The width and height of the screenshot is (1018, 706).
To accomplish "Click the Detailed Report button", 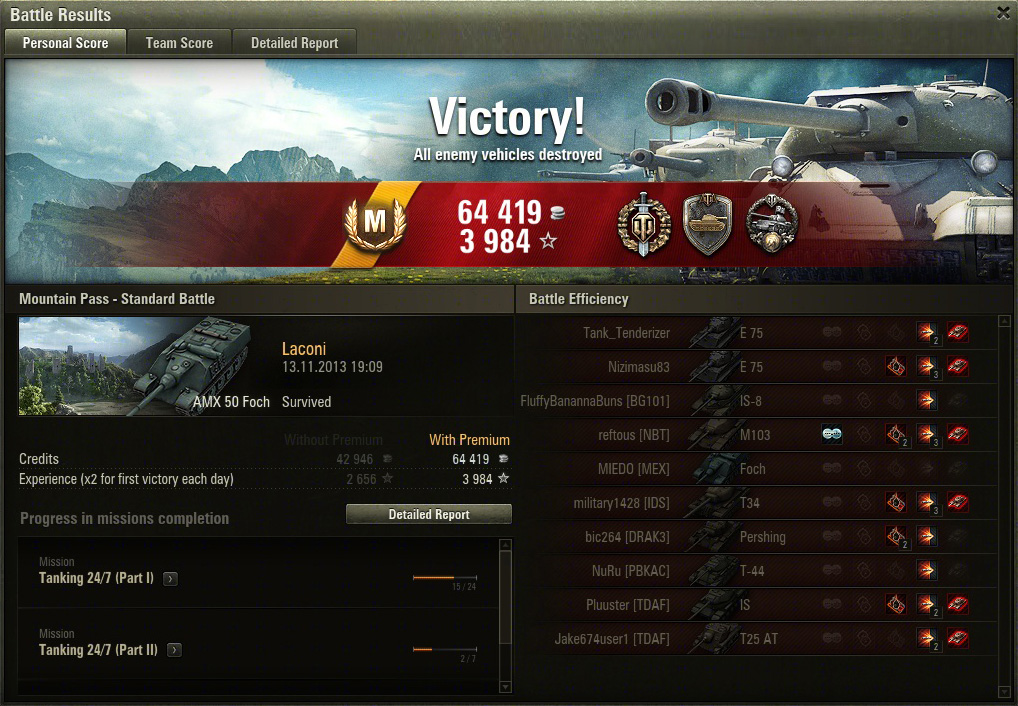I will [428, 514].
